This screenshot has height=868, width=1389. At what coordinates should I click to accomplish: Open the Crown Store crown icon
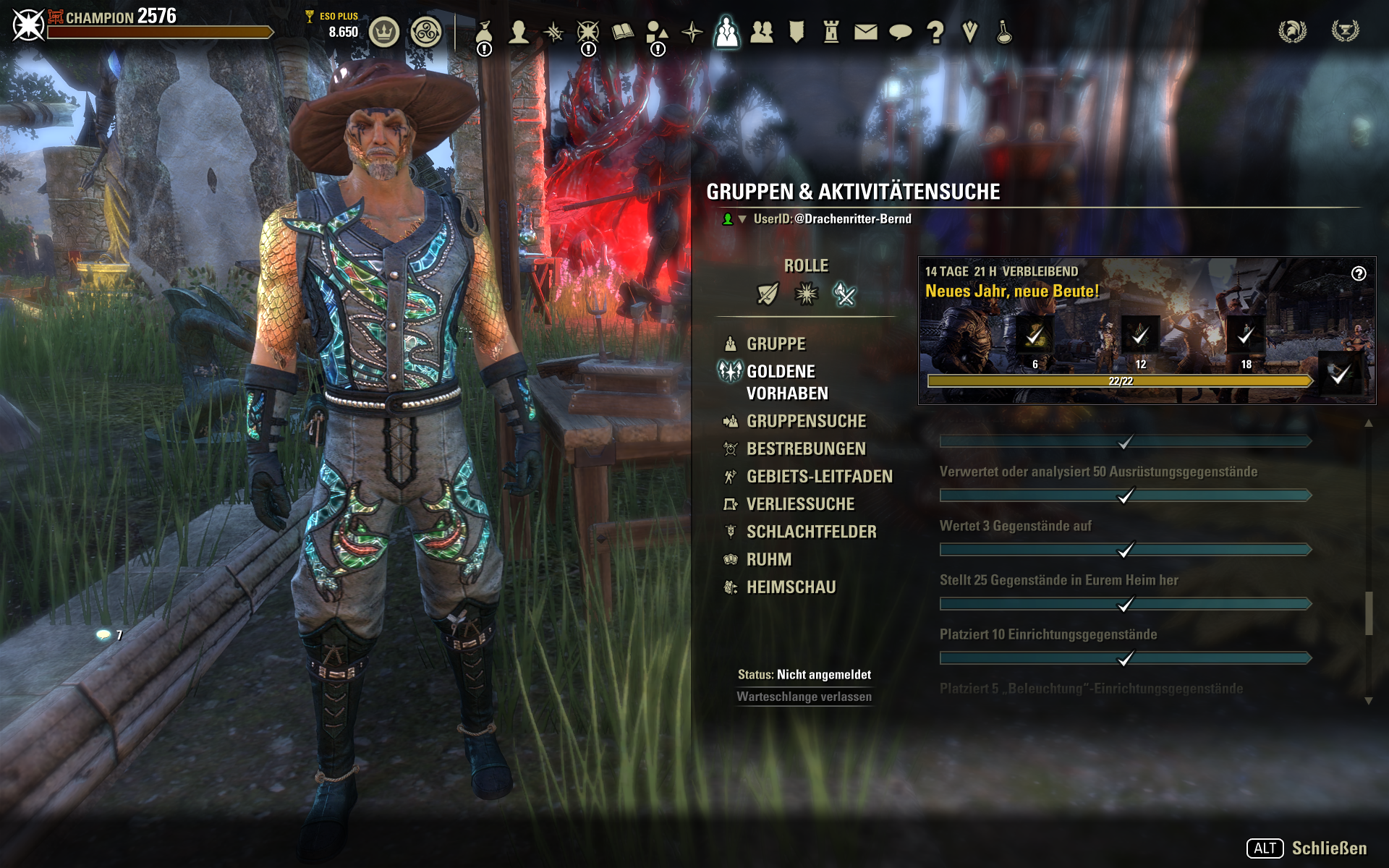(x=384, y=33)
